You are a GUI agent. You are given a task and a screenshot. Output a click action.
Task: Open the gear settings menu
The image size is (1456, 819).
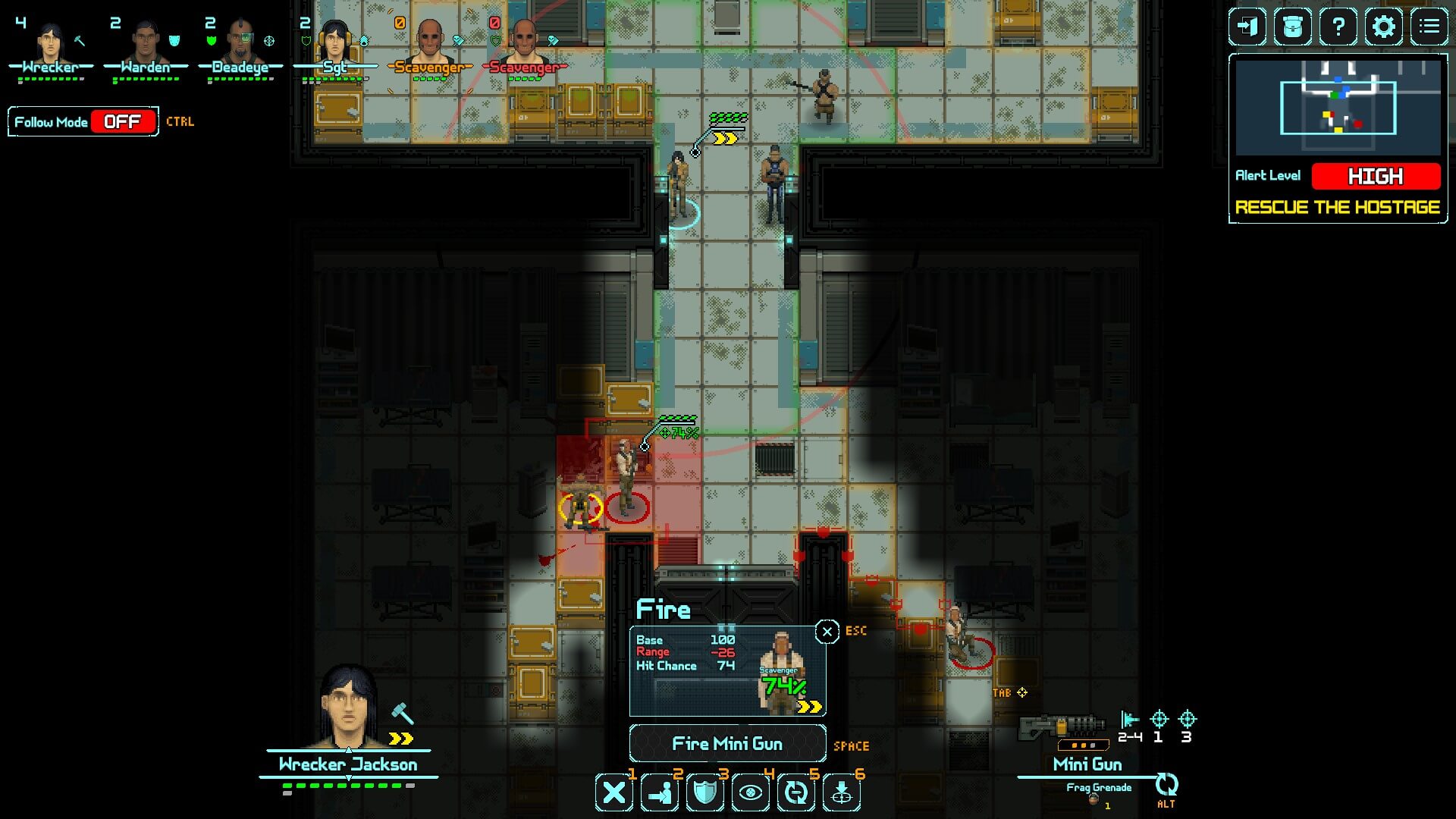click(x=1384, y=27)
